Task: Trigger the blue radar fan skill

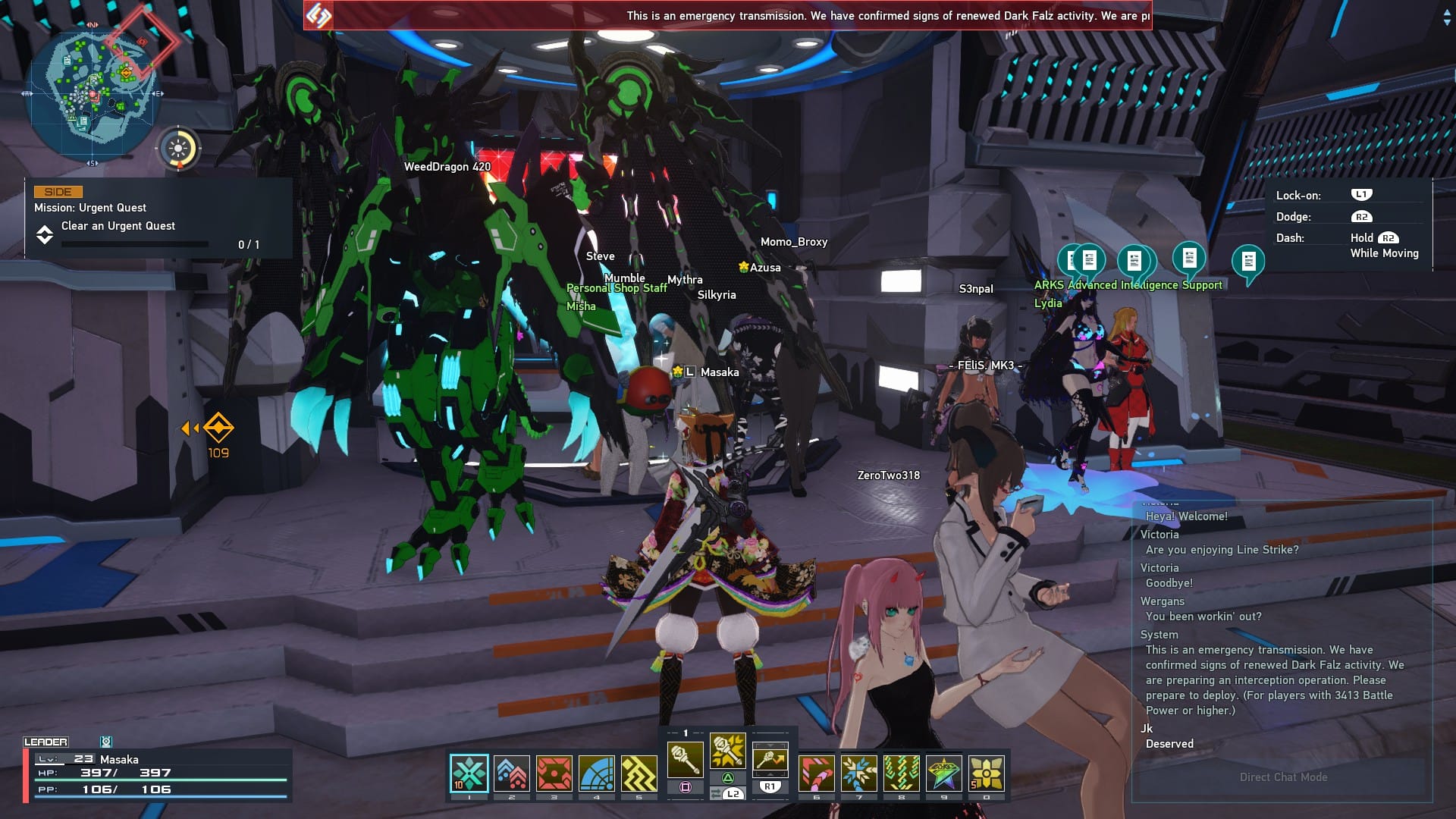Action: [x=597, y=773]
